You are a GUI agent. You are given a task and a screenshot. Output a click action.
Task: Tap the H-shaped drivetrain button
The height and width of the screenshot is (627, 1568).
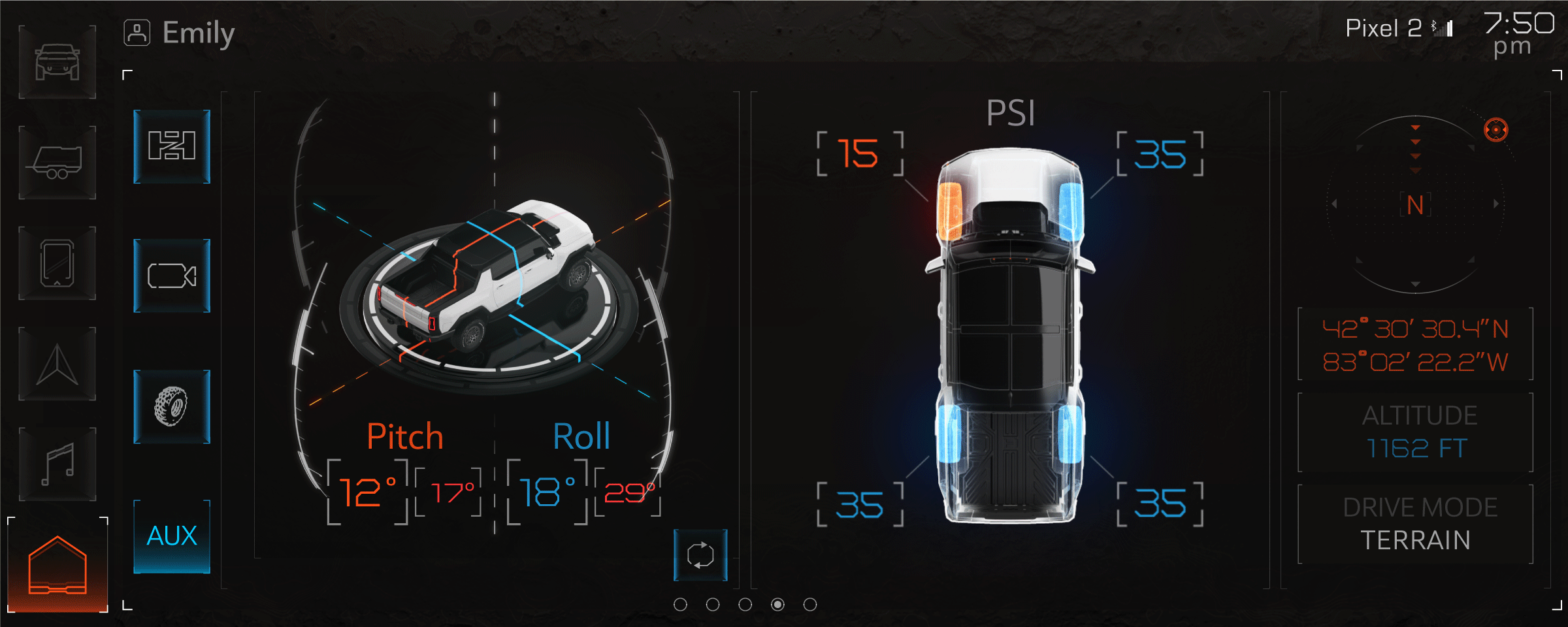pos(172,146)
